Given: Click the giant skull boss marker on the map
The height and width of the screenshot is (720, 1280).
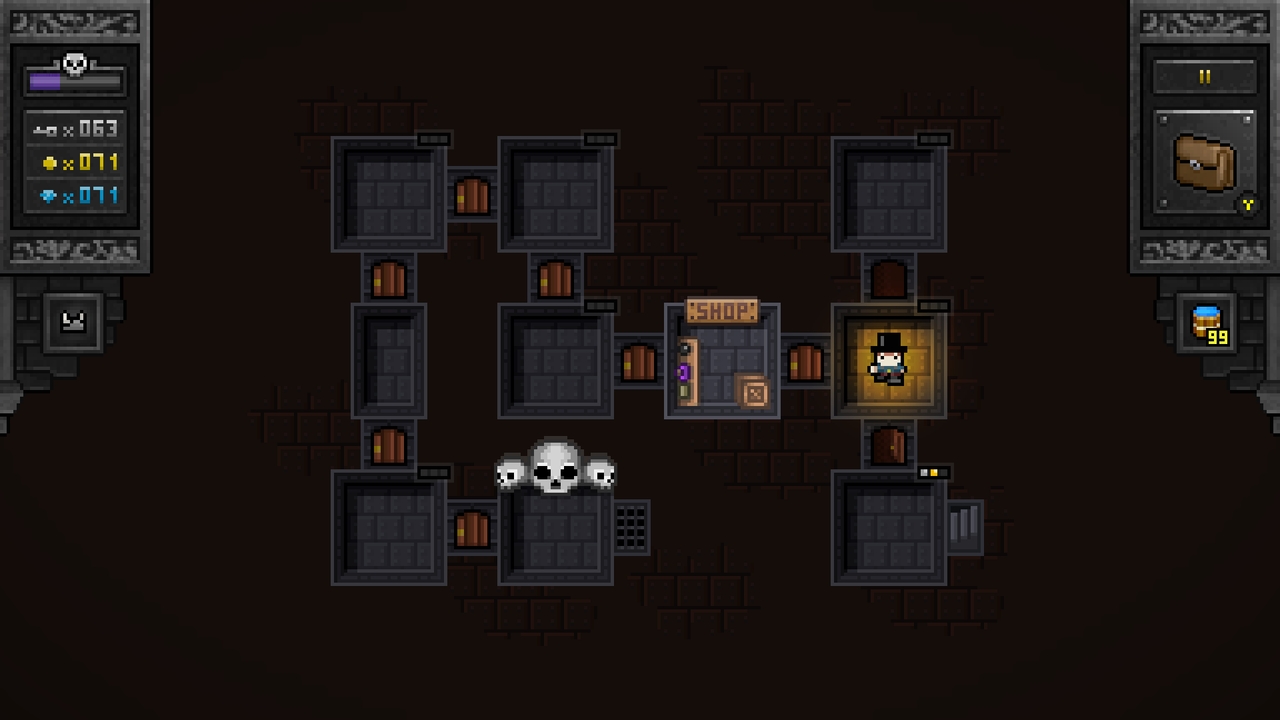Looking at the screenshot, I should 556,466.
